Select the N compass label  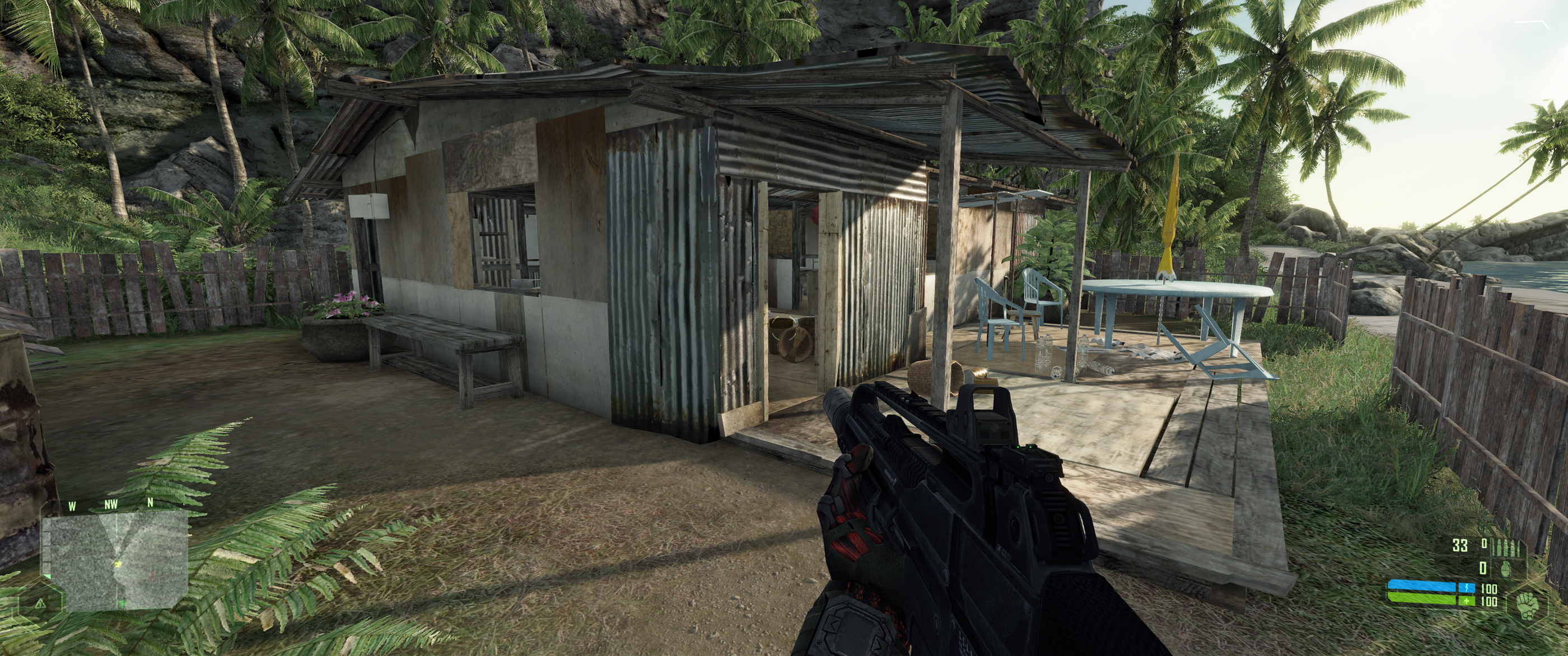[150, 503]
